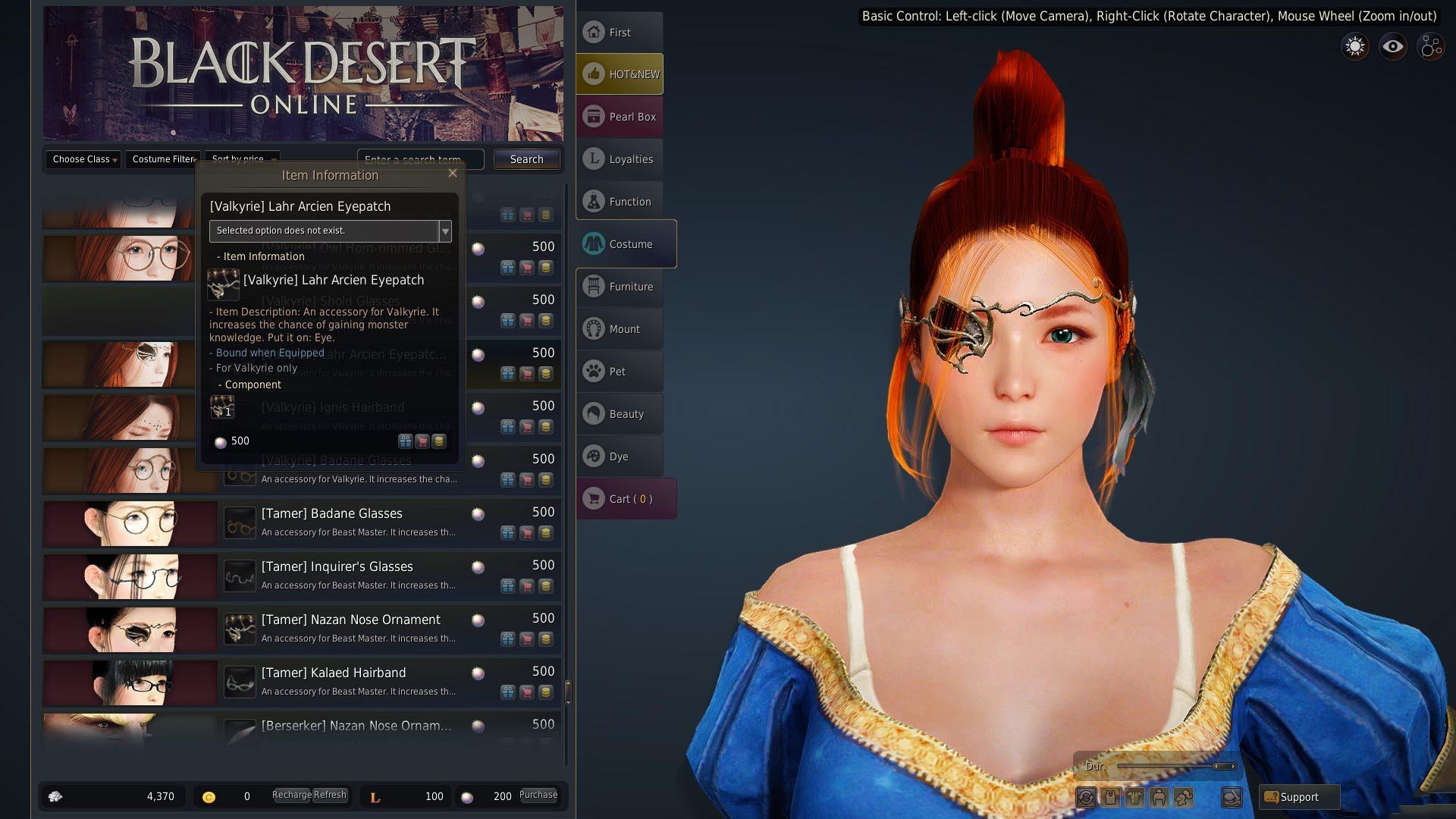Screen dimensions: 1456x819
Task: Open the Choose Class dropdown
Action: 84,159
